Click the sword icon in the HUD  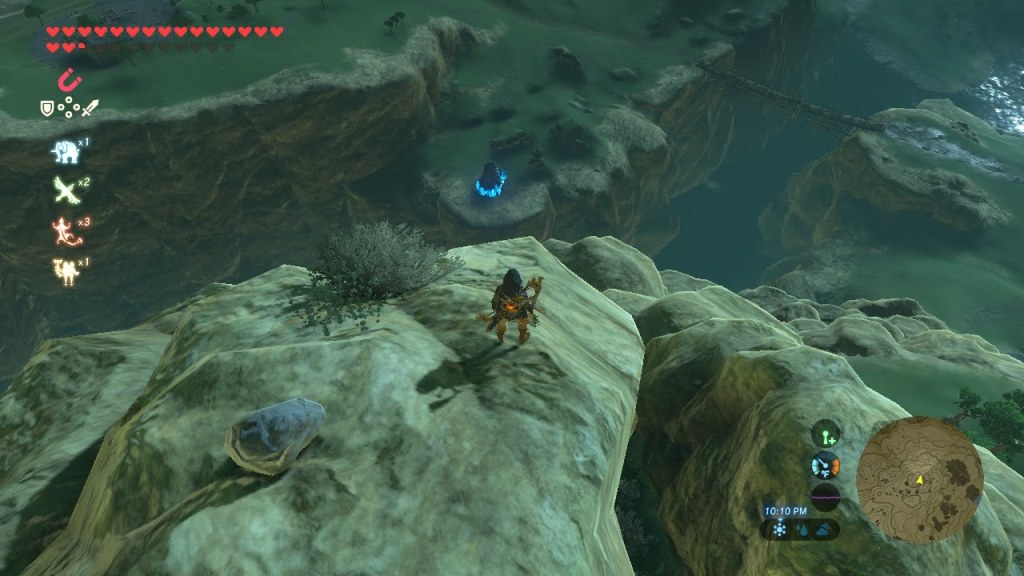coord(89,107)
